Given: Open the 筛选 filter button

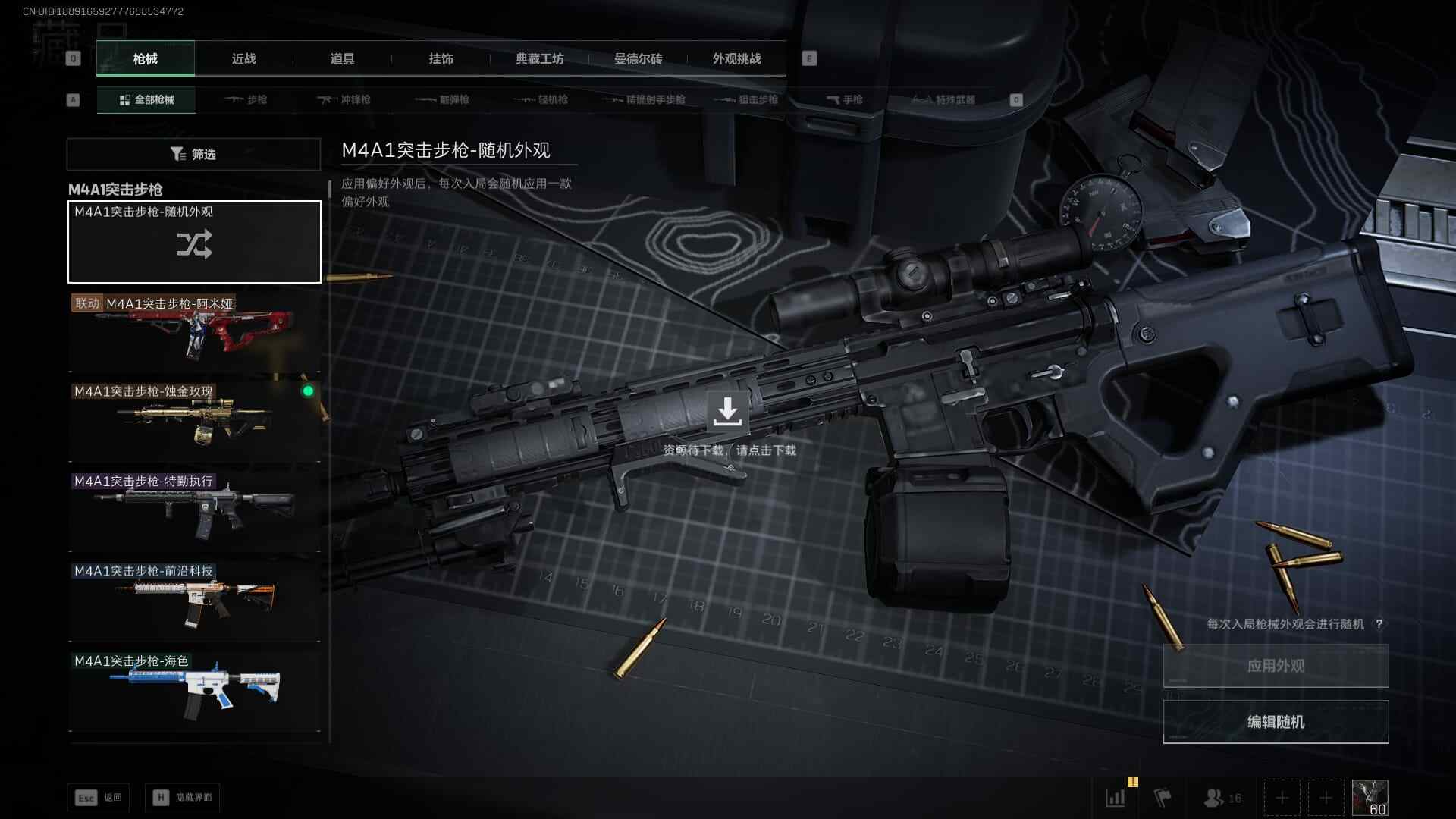Looking at the screenshot, I should coord(193,154).
